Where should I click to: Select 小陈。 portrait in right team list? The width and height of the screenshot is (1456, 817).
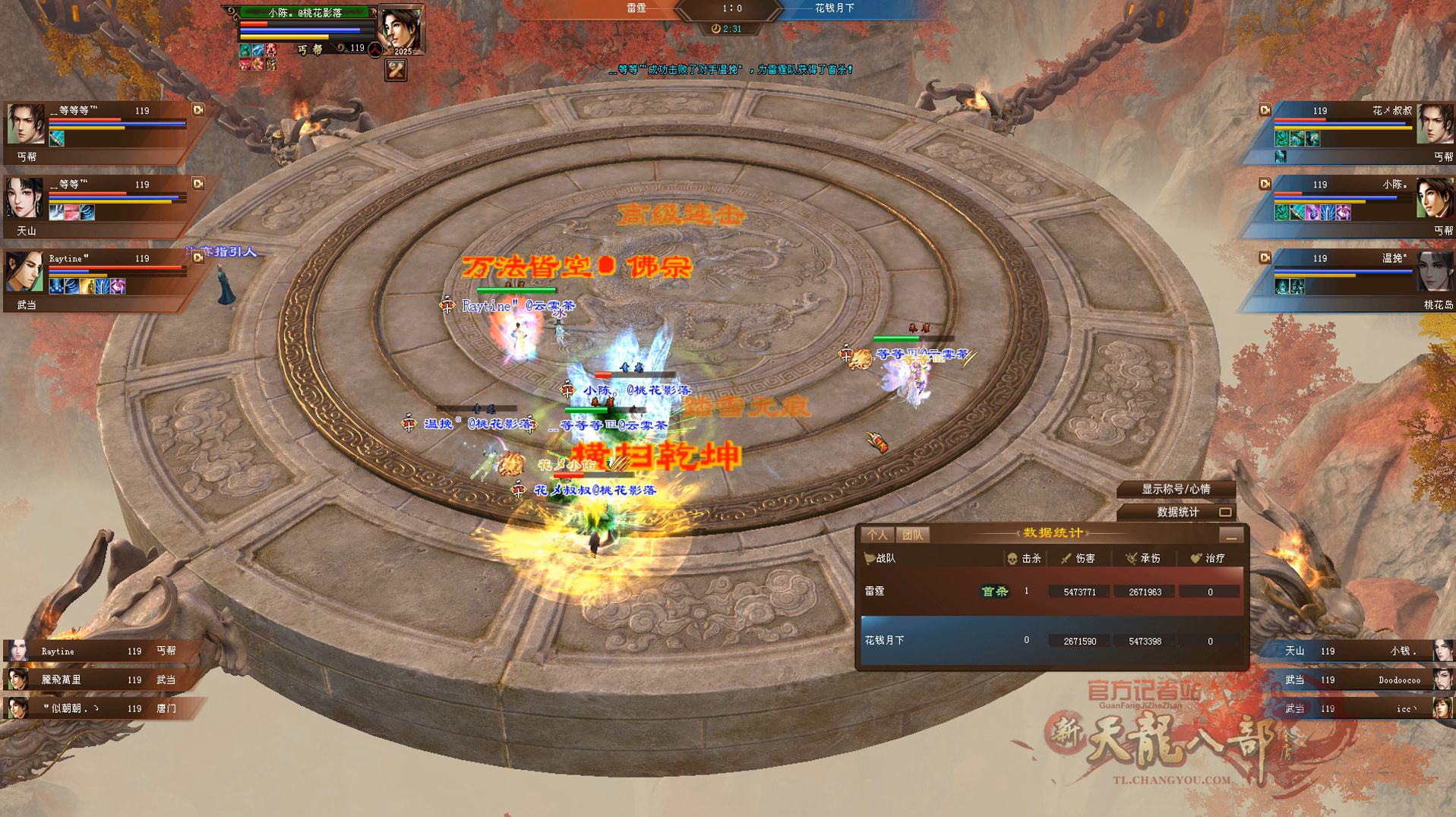1433,197
